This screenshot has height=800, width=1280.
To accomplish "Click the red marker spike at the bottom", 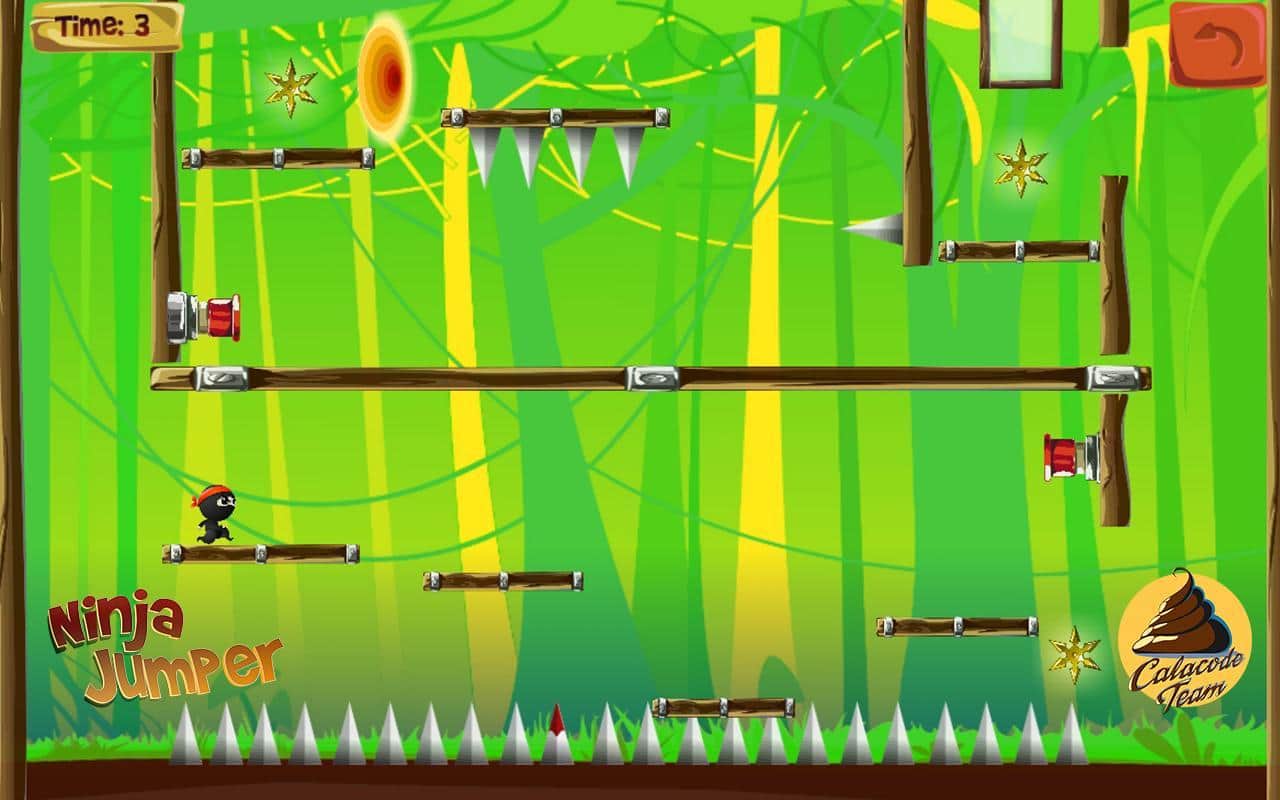I will (x=555, y=725).
